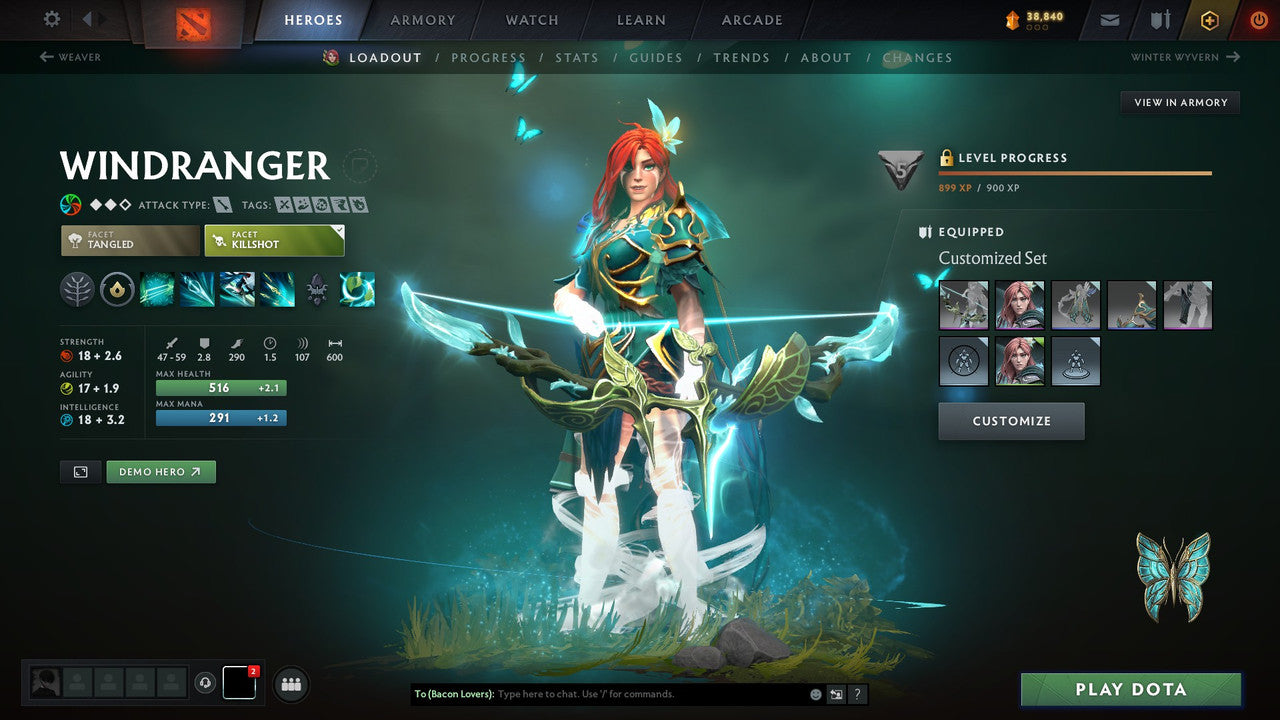1280x720 pixels.
Task: Select the Killshot facet
Action: point(273,240)
